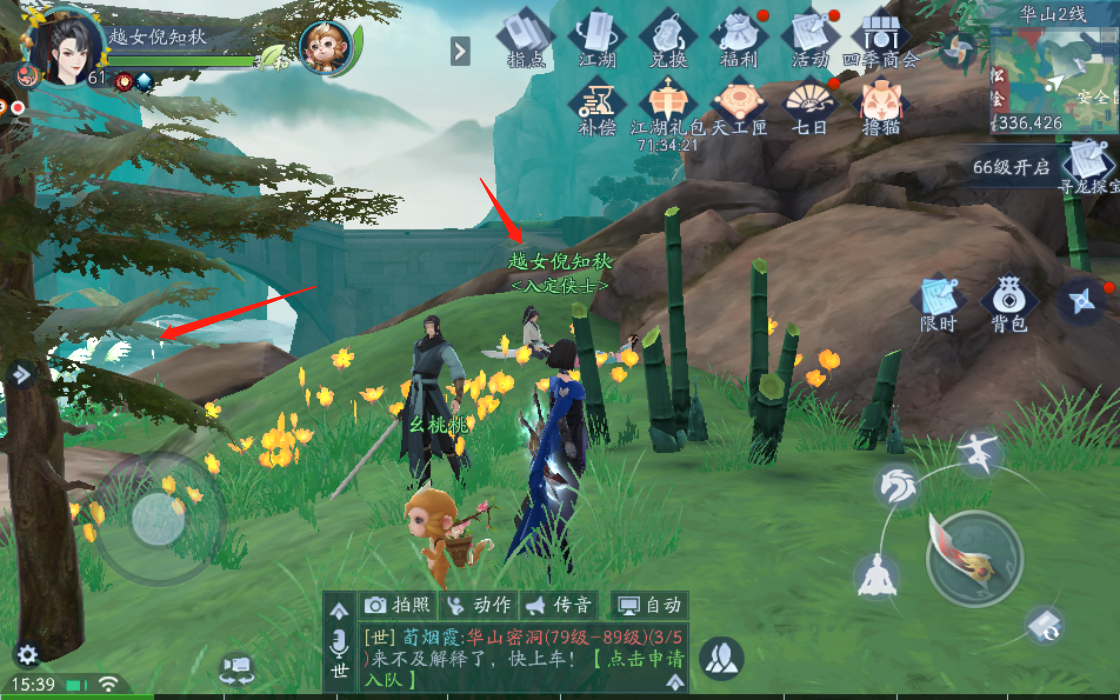This screenshot has height=700, width=1120.
Task: Open the 背包 backpack
Action: click(x=1008, y=304)
